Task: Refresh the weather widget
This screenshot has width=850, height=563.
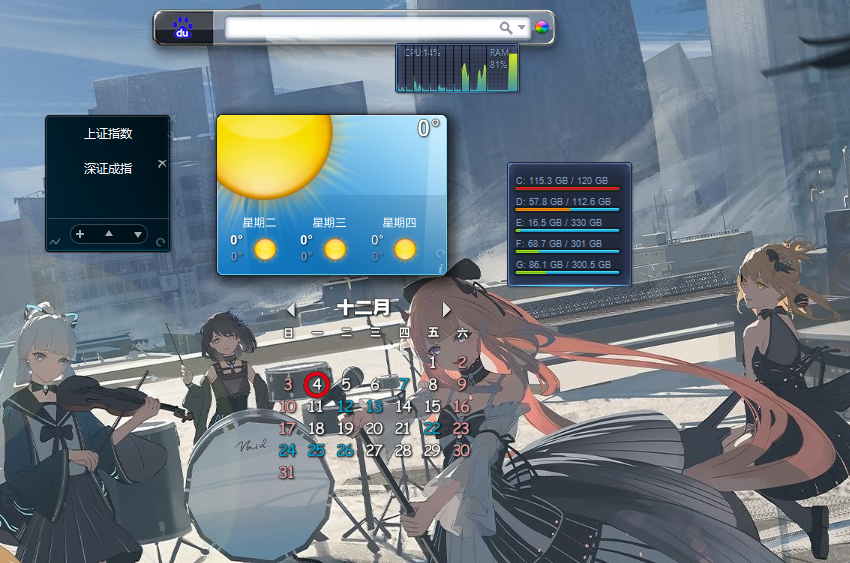Action: click(440, 254)
